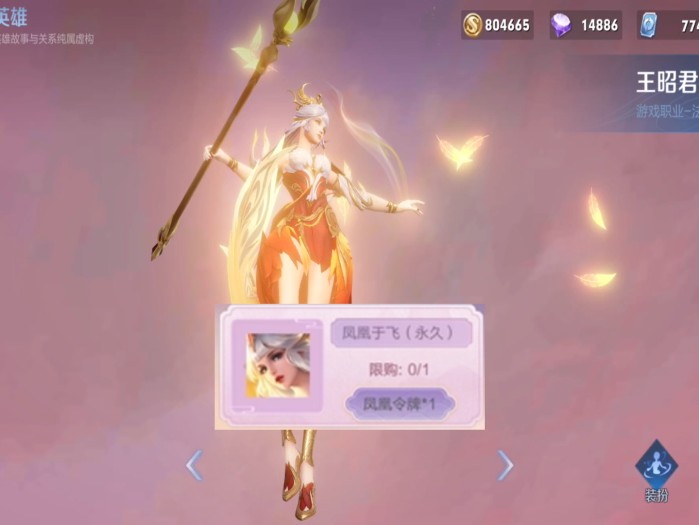
Task: Show the previous skin with left arrow
Action: (194, 464)
